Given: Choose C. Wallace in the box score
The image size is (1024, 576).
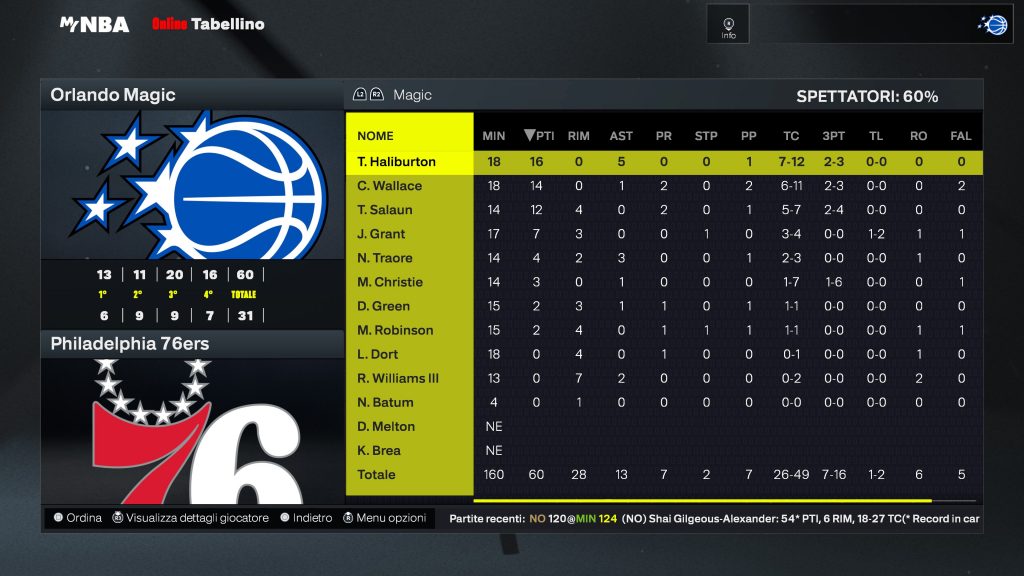Looking at the screenshot, I should click(390, 186).
